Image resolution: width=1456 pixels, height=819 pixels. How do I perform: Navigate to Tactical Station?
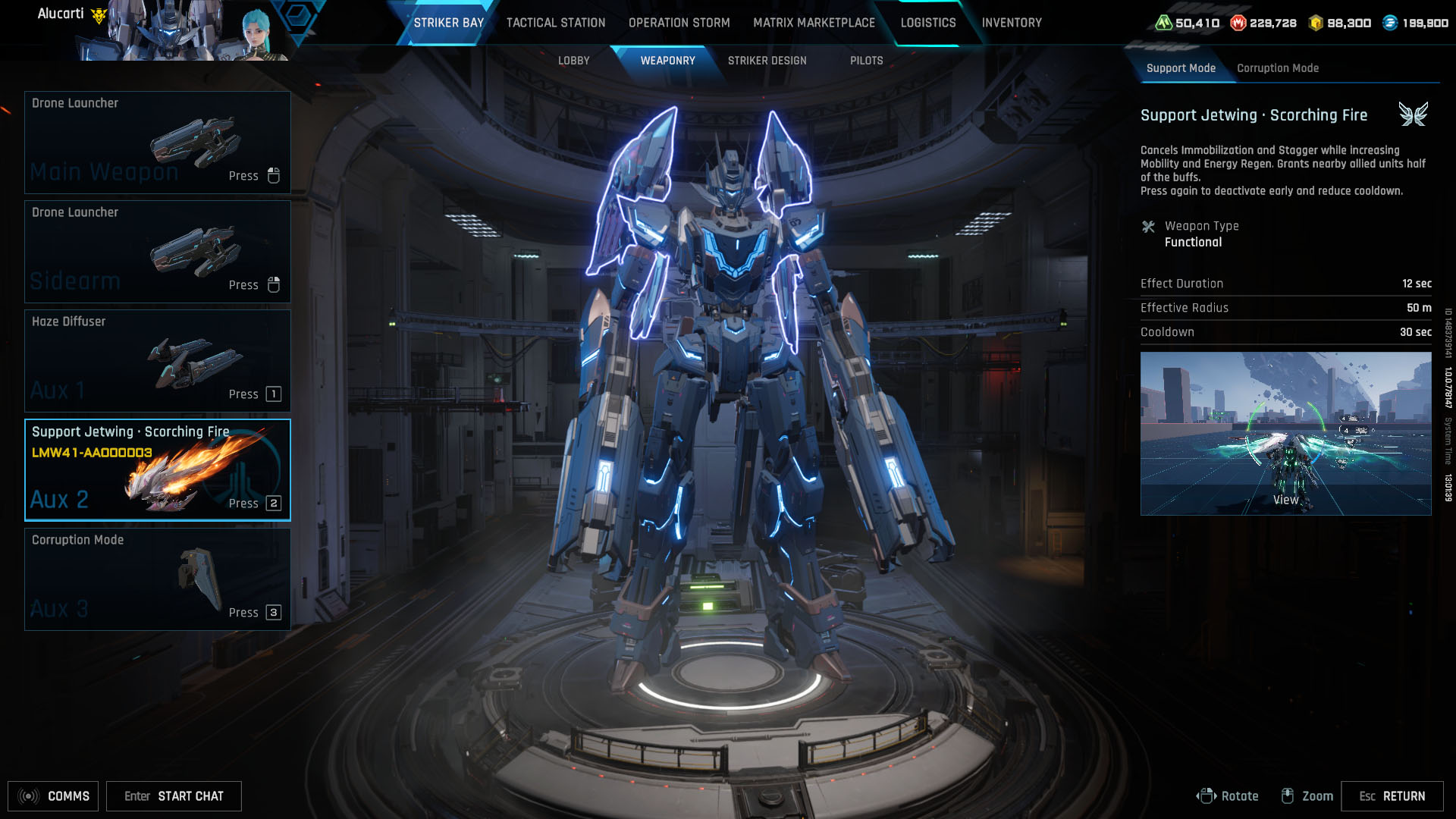555,23
